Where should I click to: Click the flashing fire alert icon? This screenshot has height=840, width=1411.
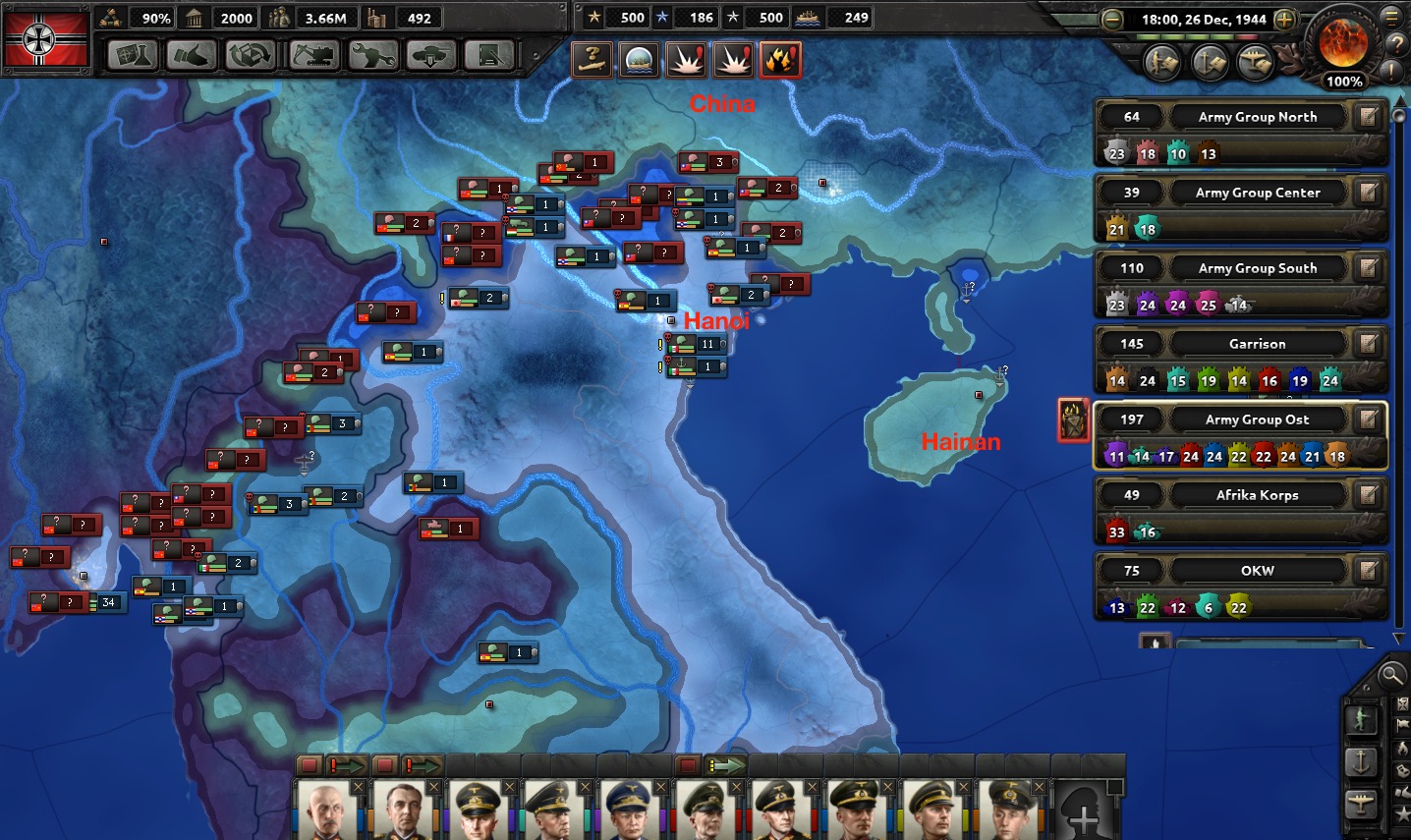[x=780, y=60]
